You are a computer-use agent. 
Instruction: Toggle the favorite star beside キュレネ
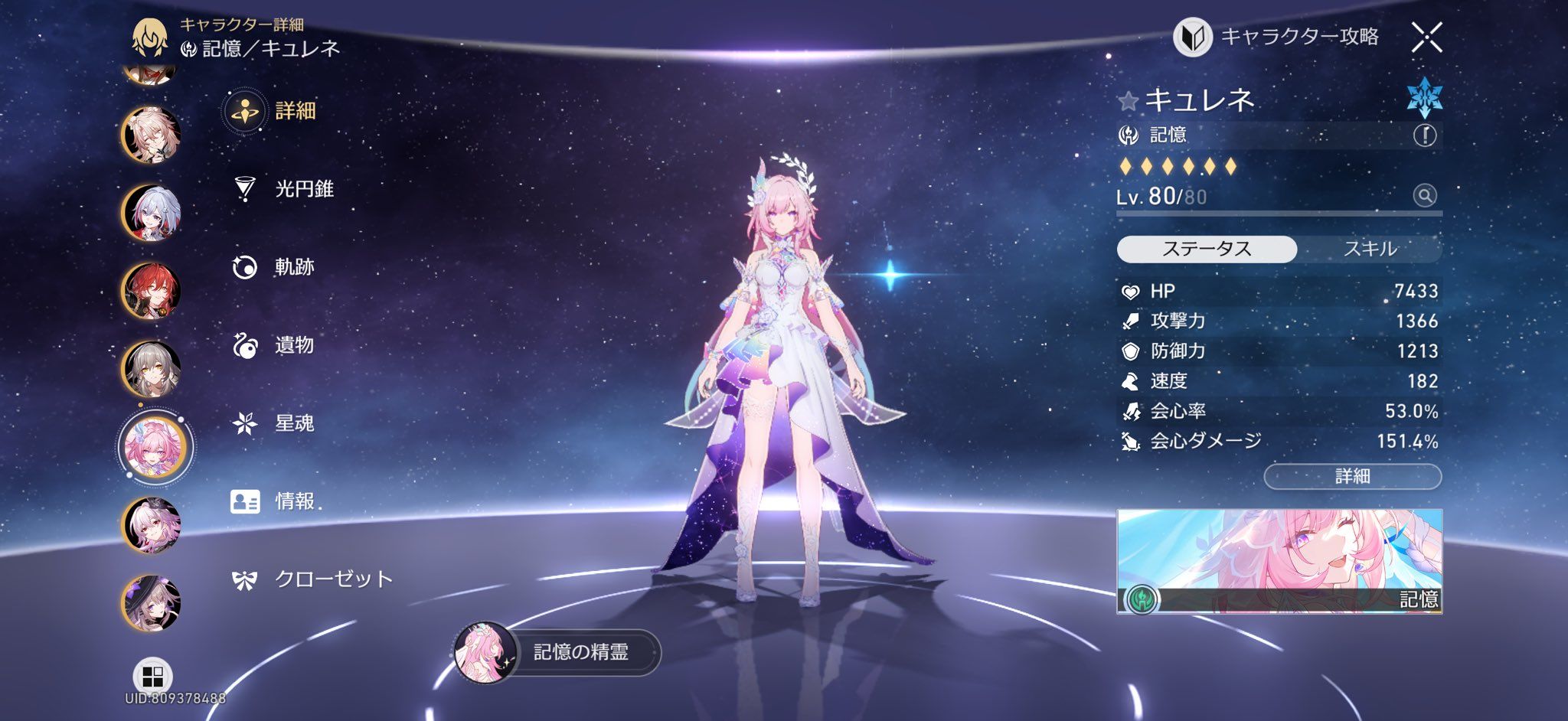pyautogui.click(x=1128, y=100)
